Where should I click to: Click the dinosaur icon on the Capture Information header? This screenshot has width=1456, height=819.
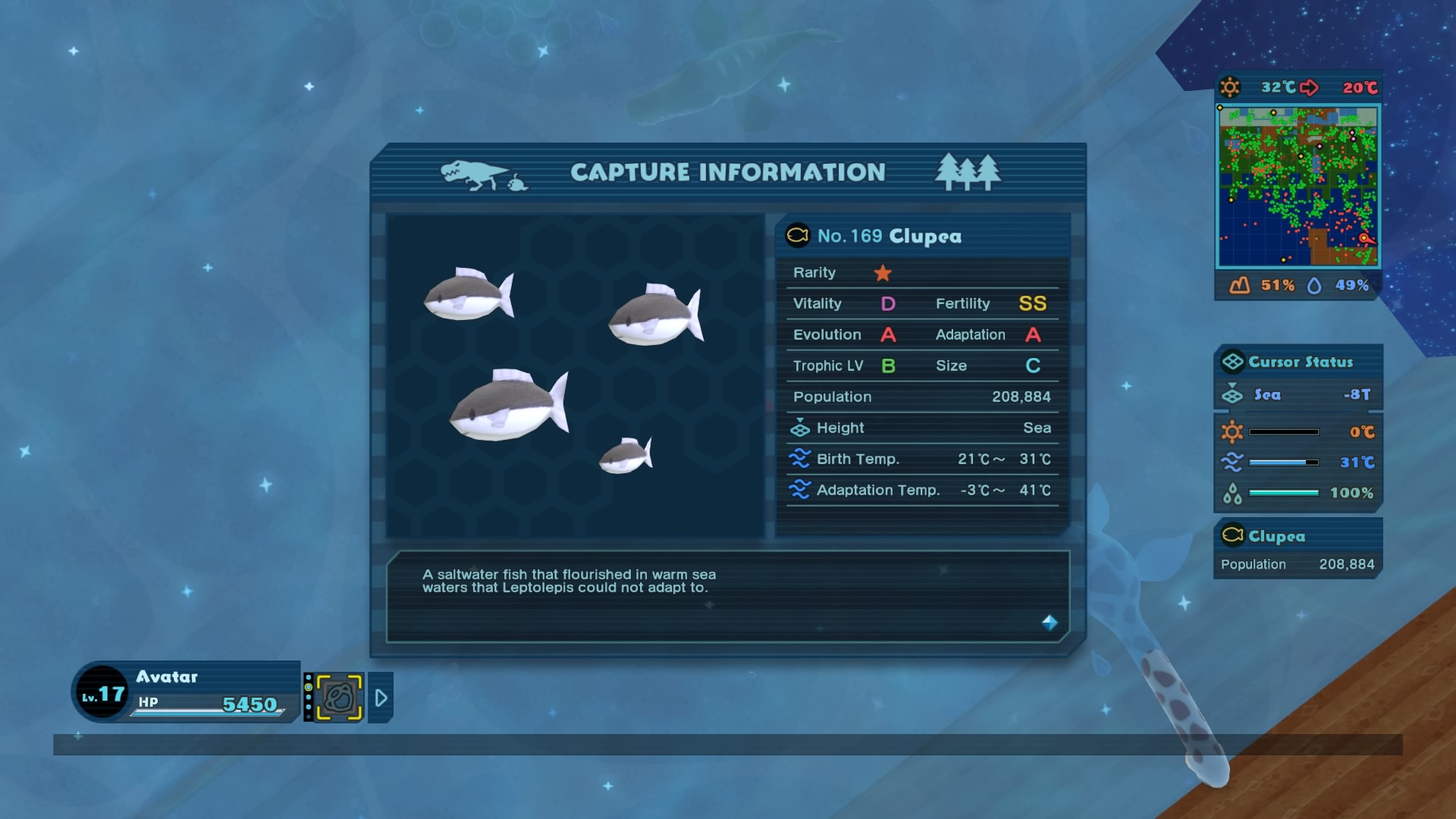[475, 172]
